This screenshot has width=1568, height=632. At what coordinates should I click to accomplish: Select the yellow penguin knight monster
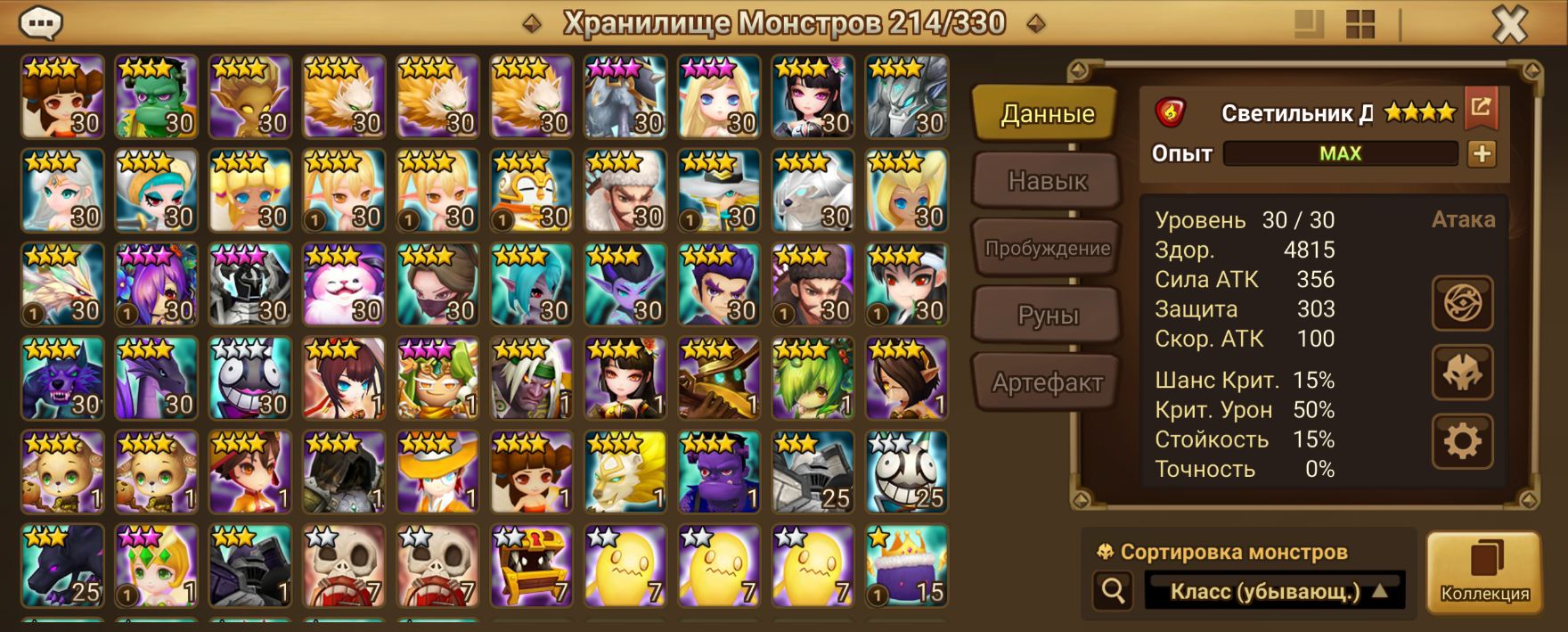(x=532, y=191)
